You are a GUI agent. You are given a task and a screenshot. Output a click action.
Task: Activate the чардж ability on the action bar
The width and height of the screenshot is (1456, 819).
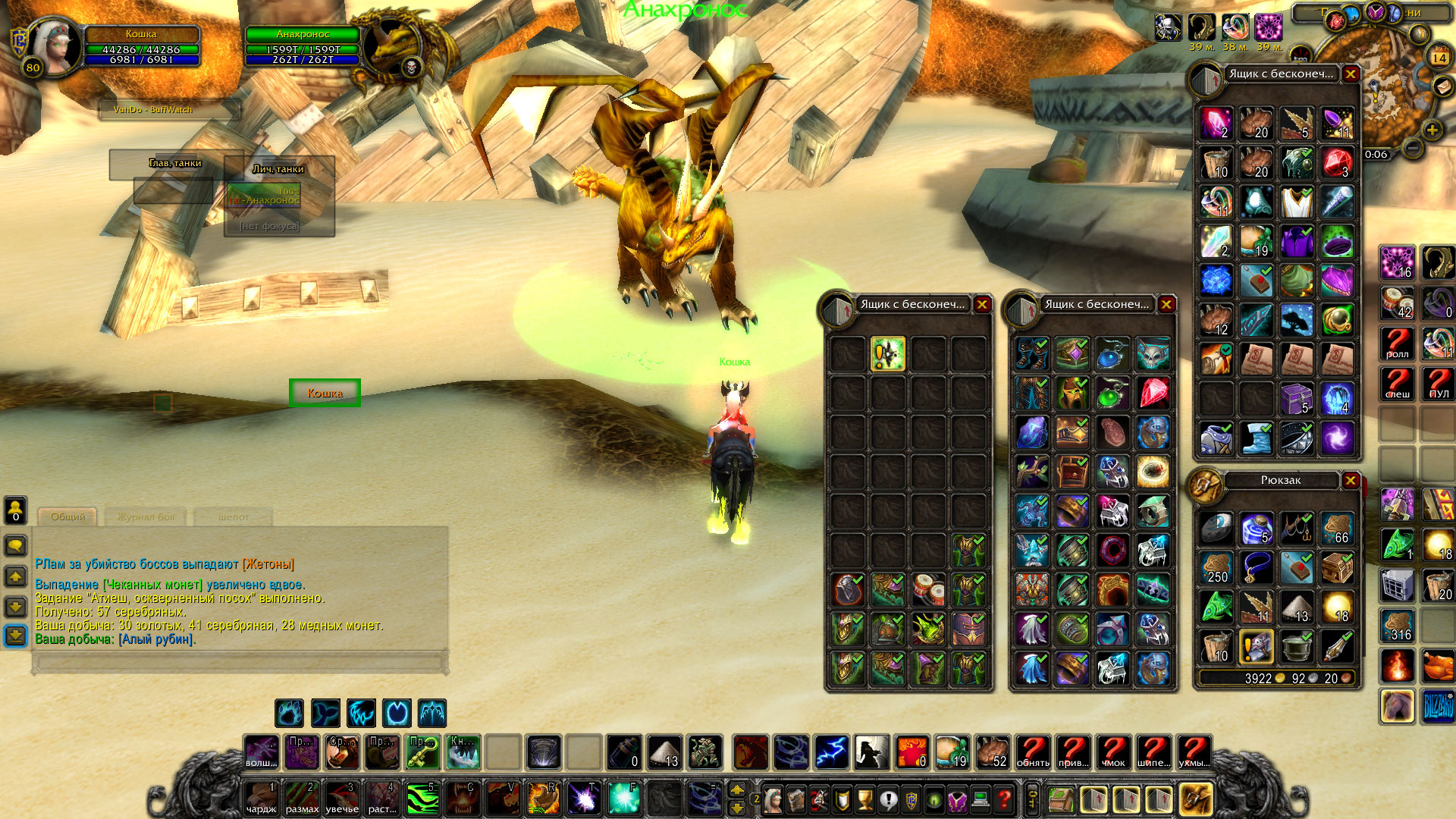(x=262, y=799)
